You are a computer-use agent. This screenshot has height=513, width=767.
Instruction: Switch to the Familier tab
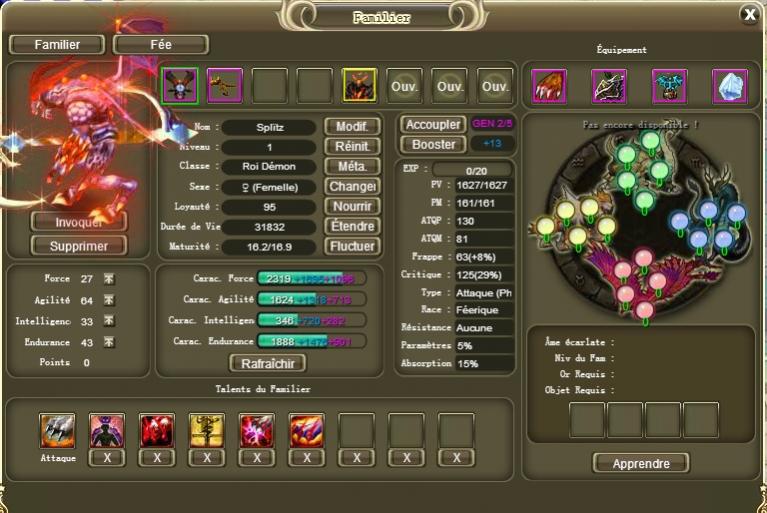tap(57, 44)
